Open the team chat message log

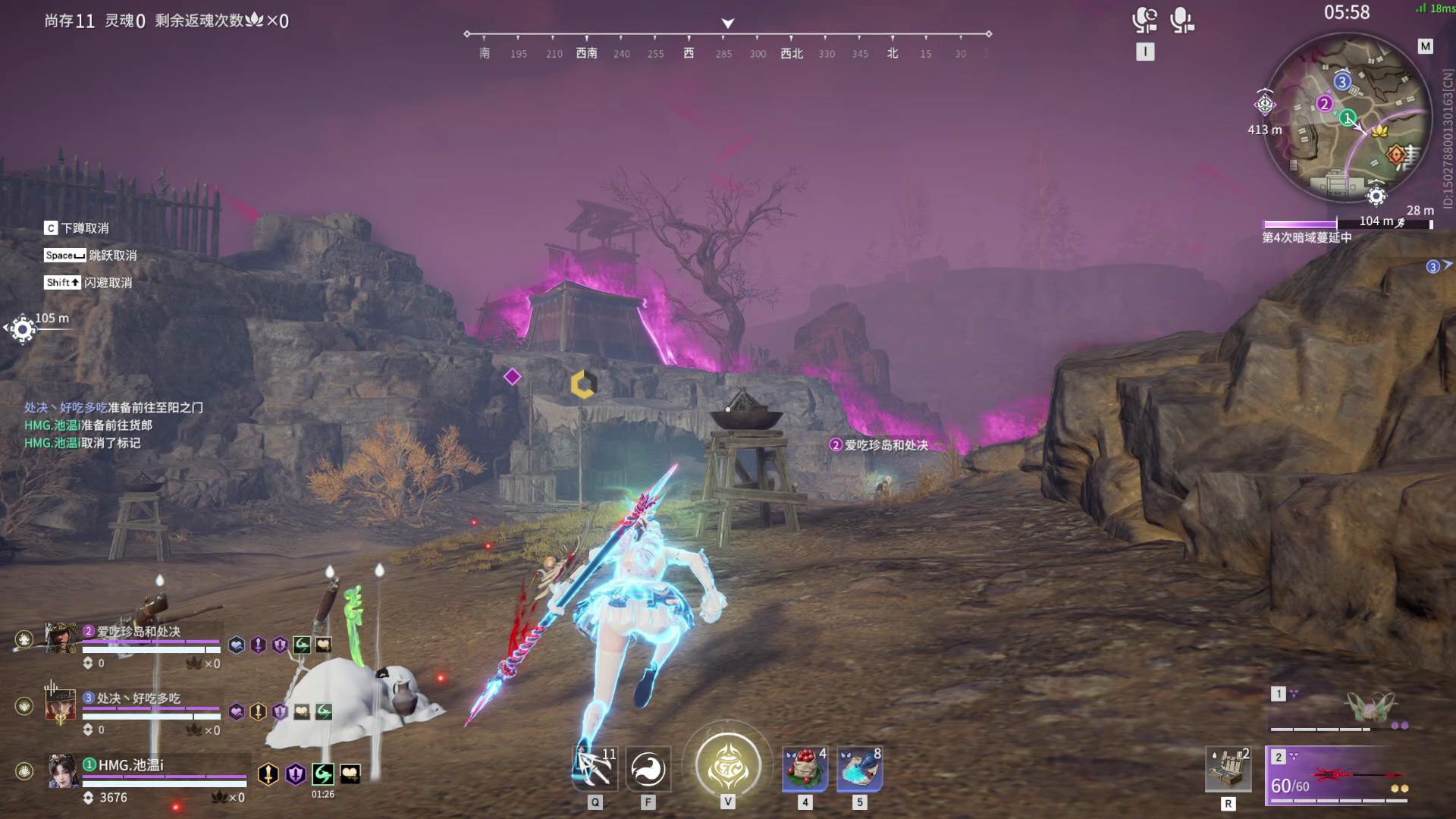[x=114, y=425]
